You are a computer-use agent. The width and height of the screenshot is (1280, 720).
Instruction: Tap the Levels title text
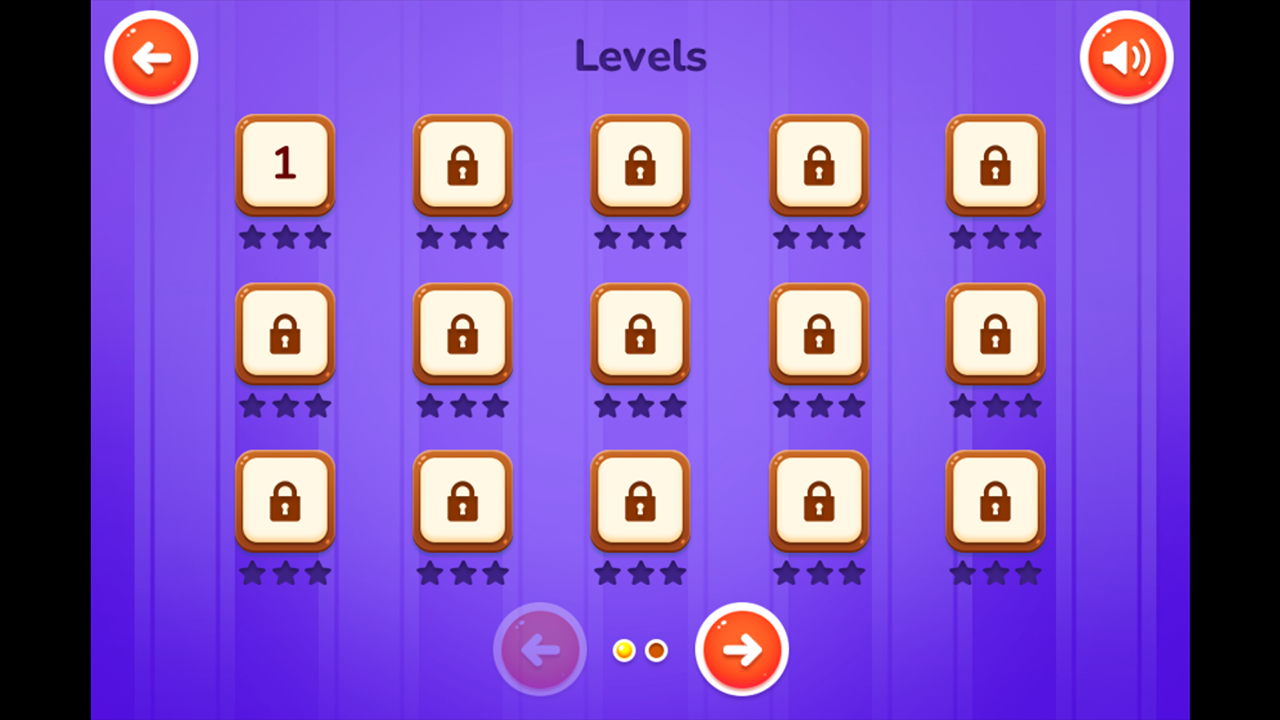[641, 57]
